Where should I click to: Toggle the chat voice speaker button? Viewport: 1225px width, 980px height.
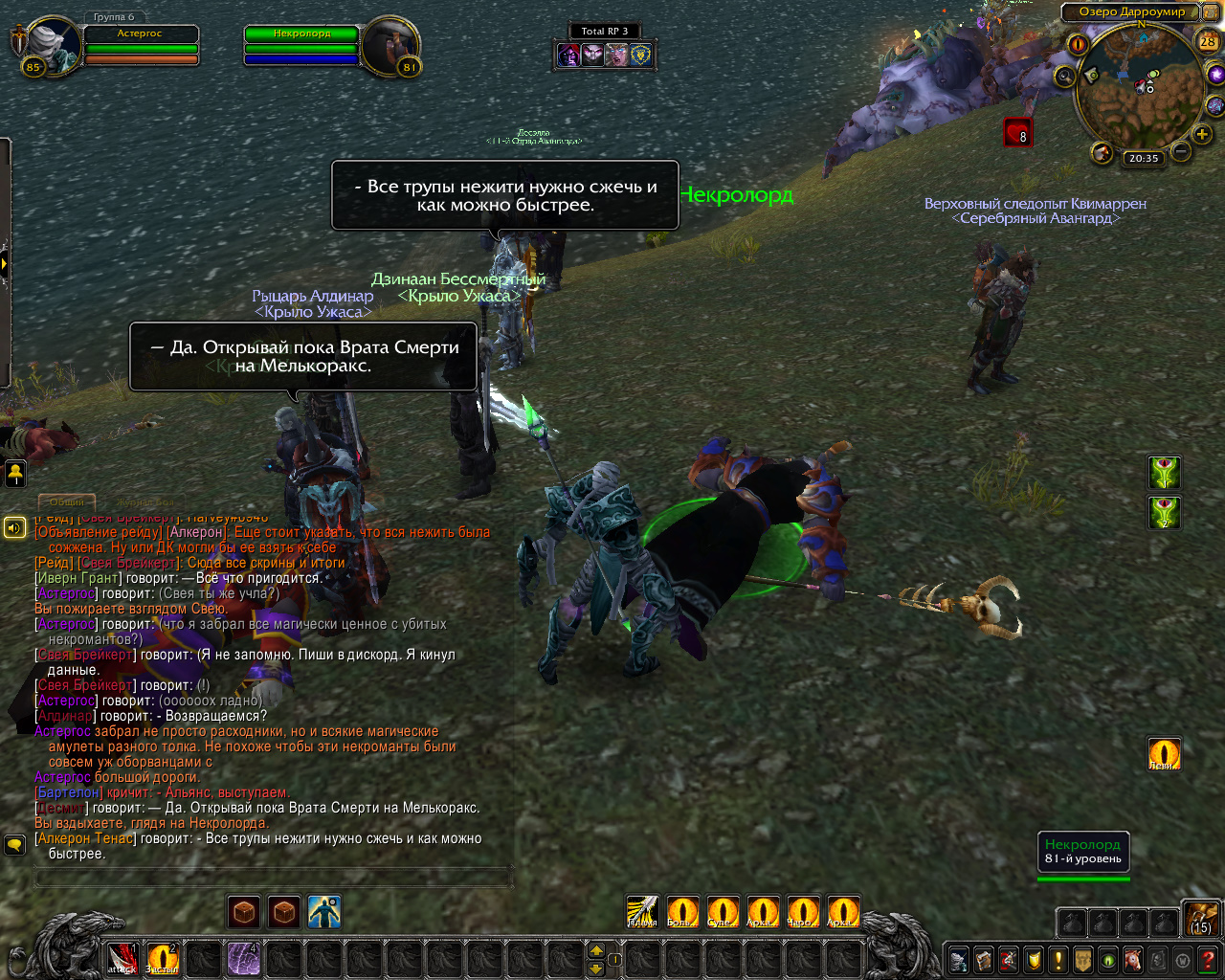coord(14,527)
